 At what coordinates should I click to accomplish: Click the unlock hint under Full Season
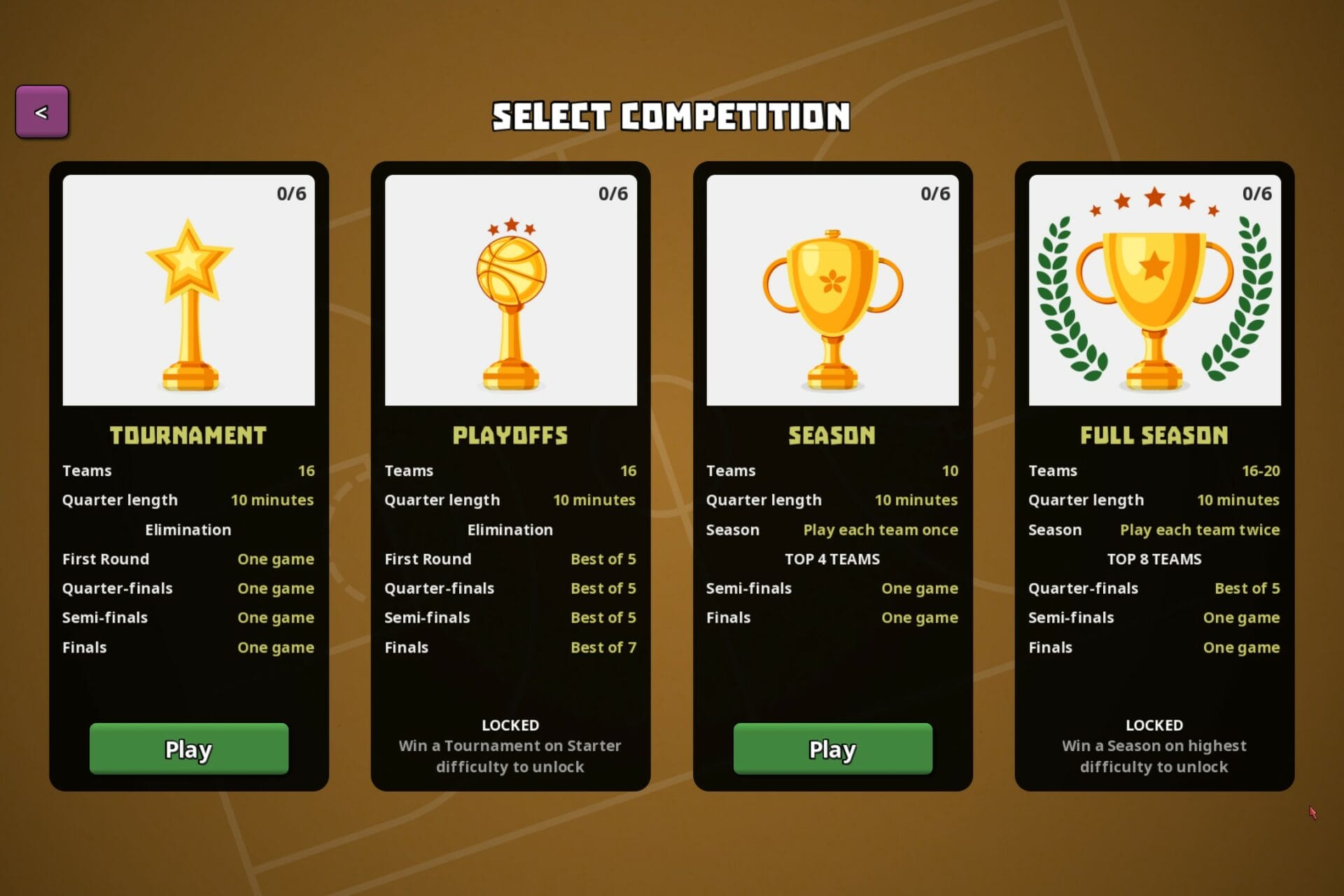coord(1154,756)
